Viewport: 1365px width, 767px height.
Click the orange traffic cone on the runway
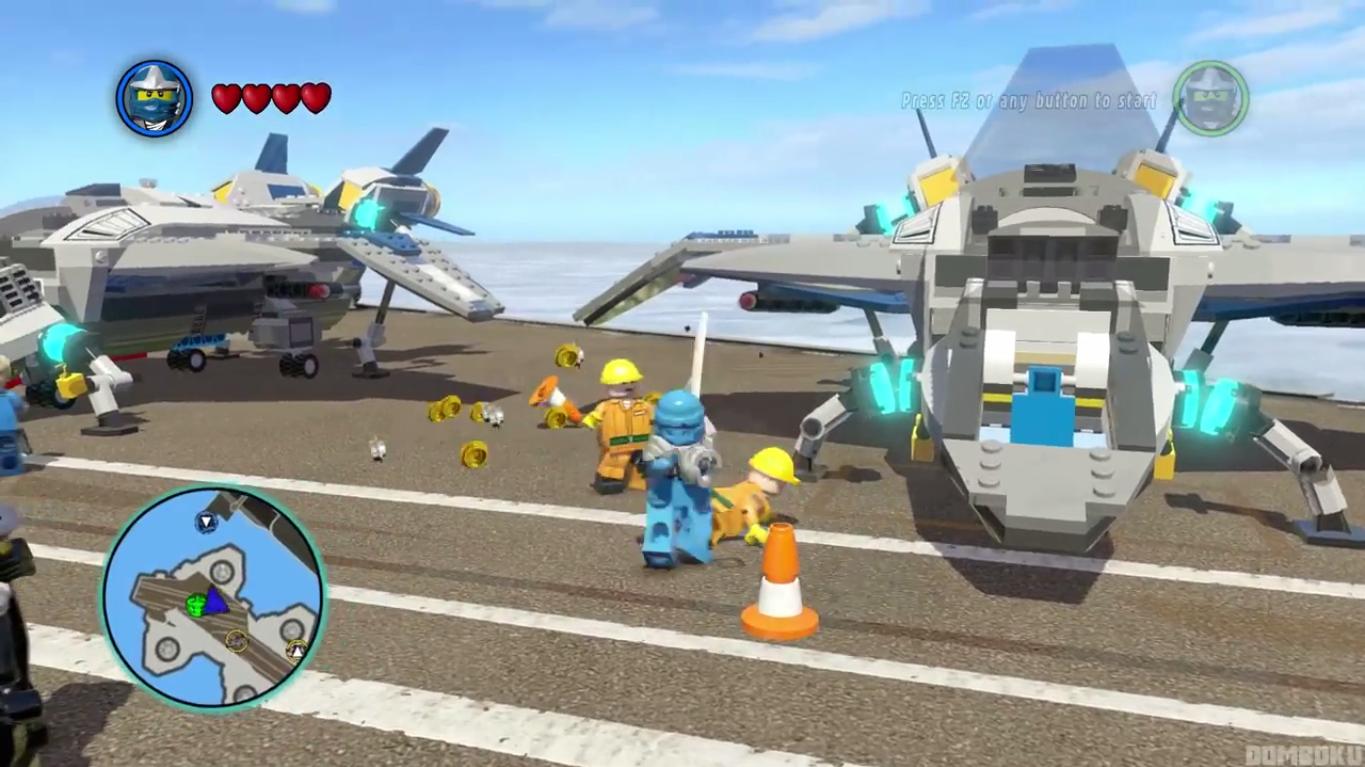(779, 580)
